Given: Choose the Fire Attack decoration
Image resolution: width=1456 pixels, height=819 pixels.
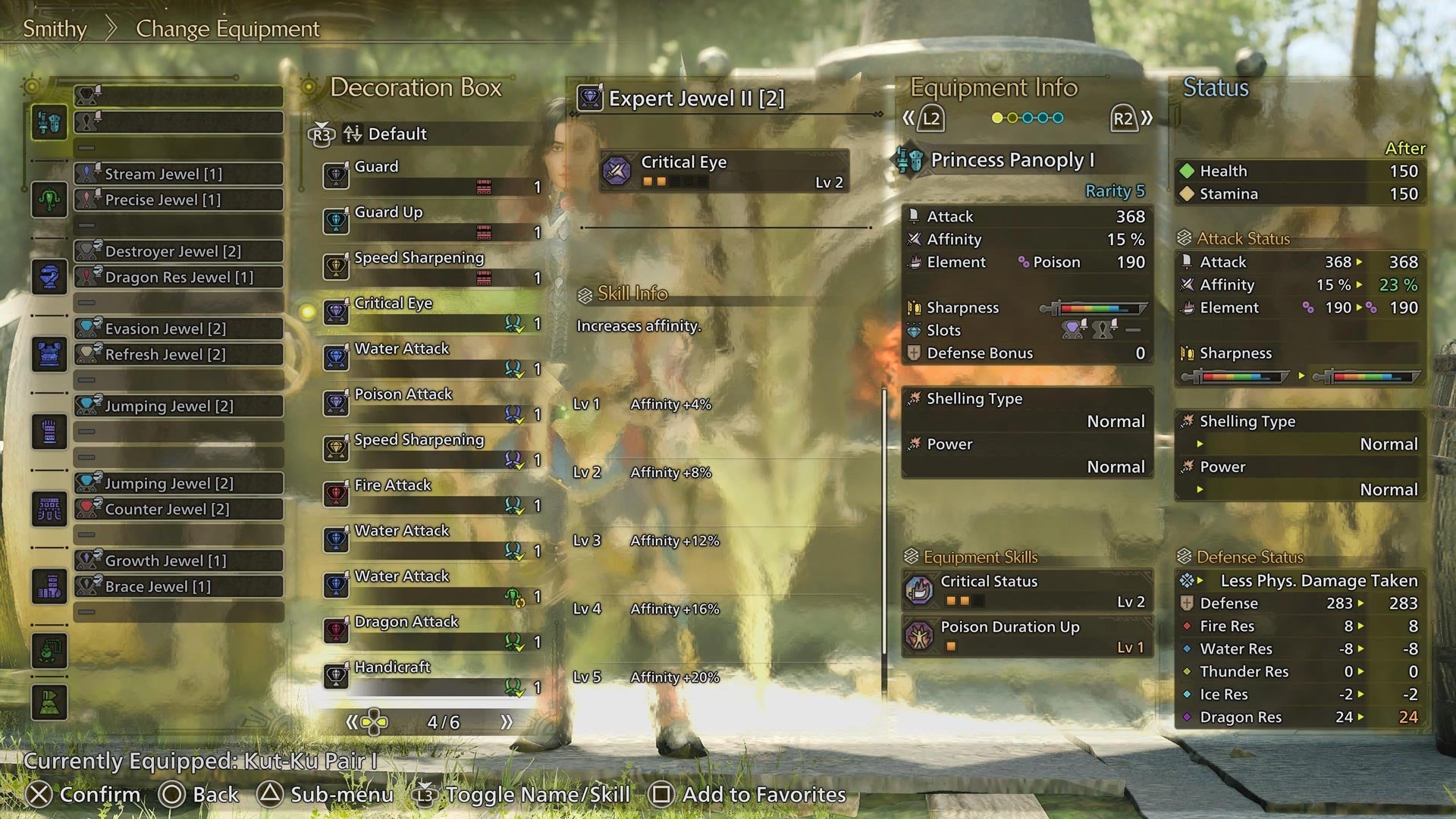Looking at the screenshot, I should point(432,494).
